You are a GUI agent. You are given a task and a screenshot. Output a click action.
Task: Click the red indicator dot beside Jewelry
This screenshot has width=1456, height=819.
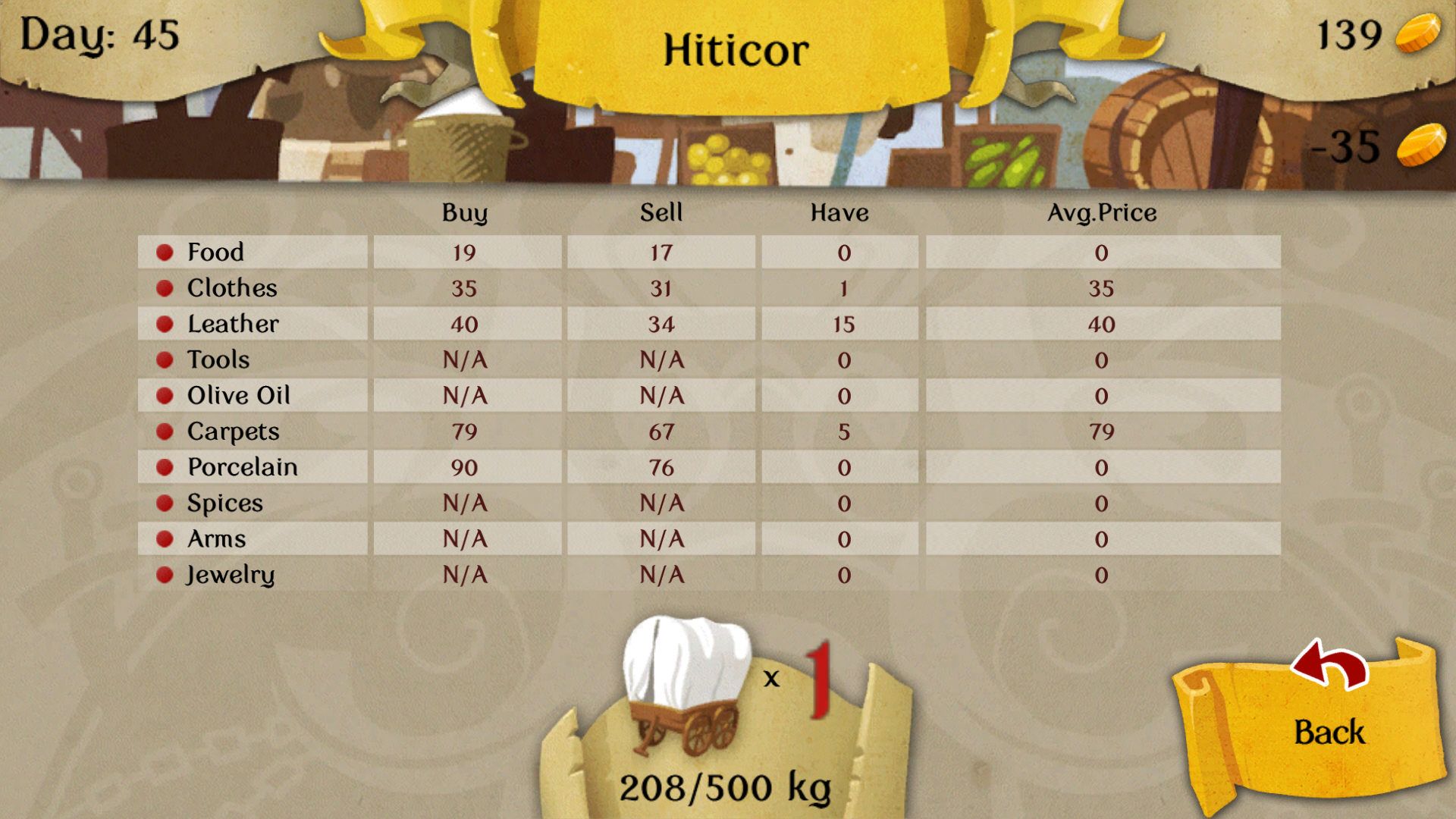pyautogui.click(x=164, y=574)
